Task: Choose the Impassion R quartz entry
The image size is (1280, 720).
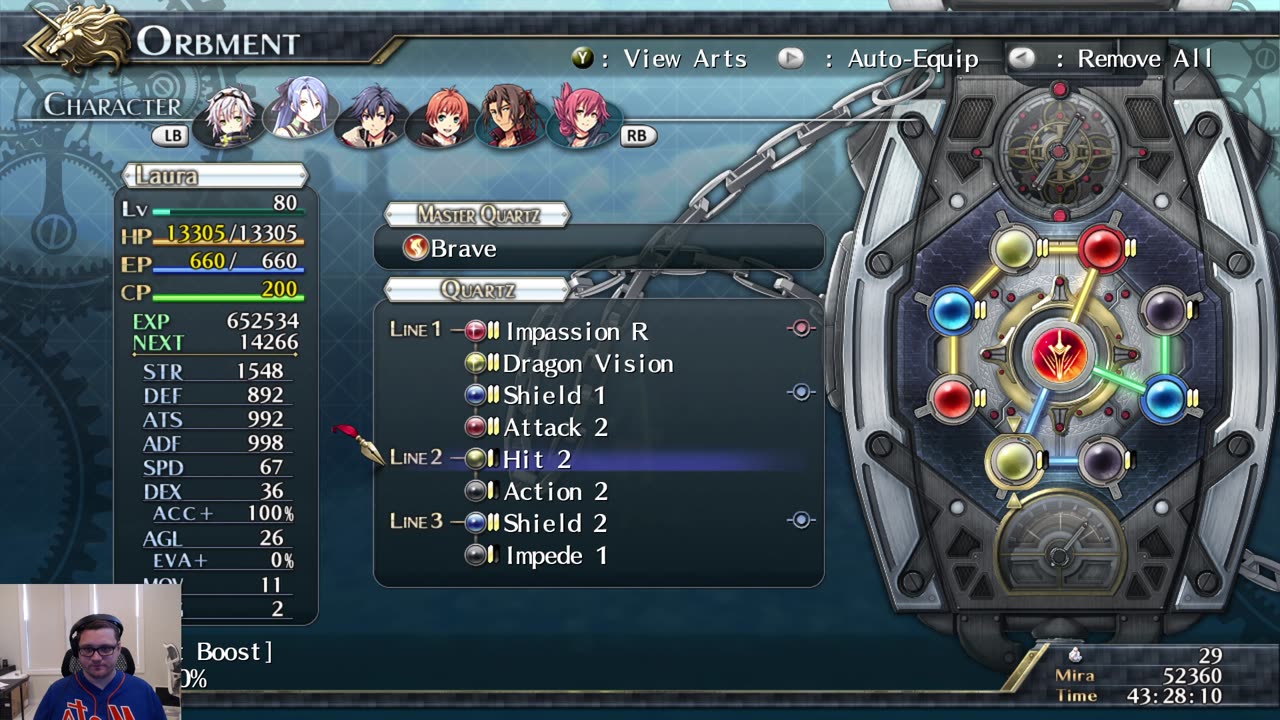Action: [575, 331]
